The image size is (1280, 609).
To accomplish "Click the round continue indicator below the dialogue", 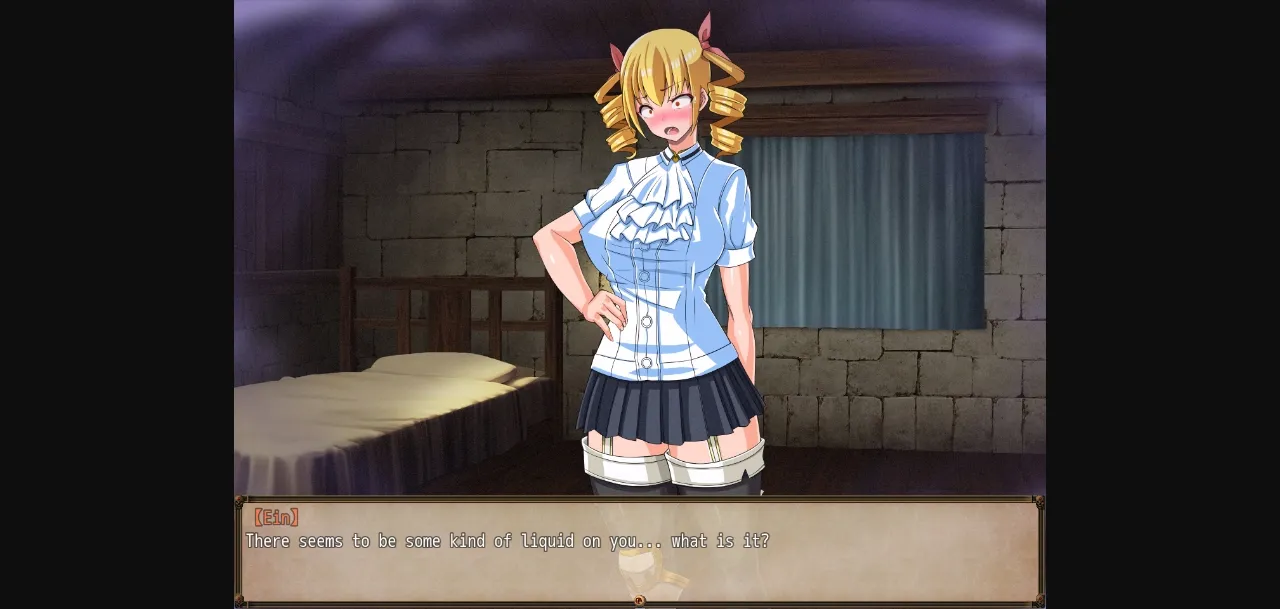I will [x=640, y=601].
